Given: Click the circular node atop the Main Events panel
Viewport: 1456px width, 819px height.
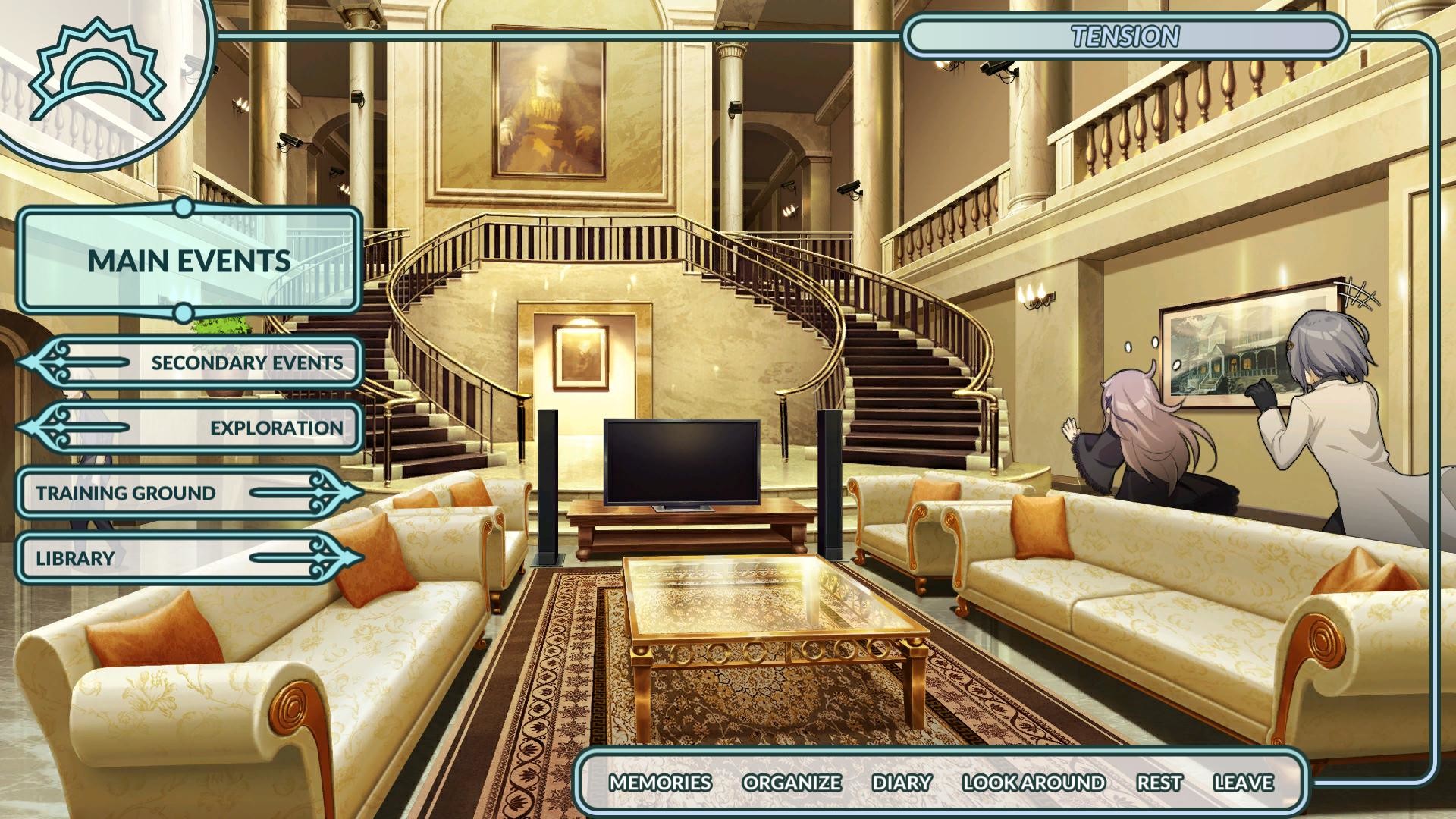Looking at the screenshot, I should tap(182, 205).
